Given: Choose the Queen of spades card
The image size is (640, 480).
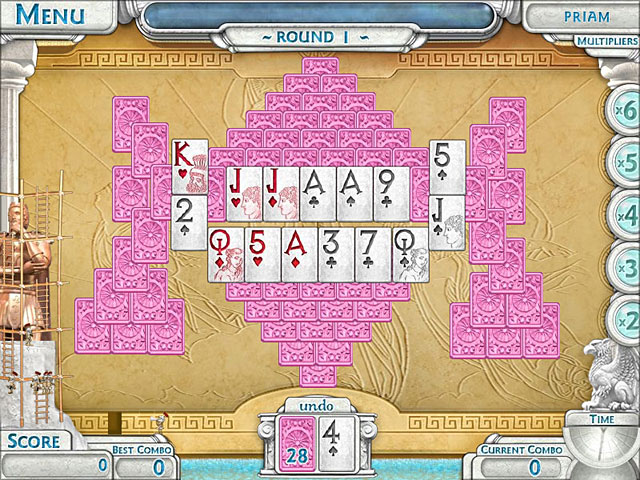Looking at the screenshot, I should pos(411,254).
